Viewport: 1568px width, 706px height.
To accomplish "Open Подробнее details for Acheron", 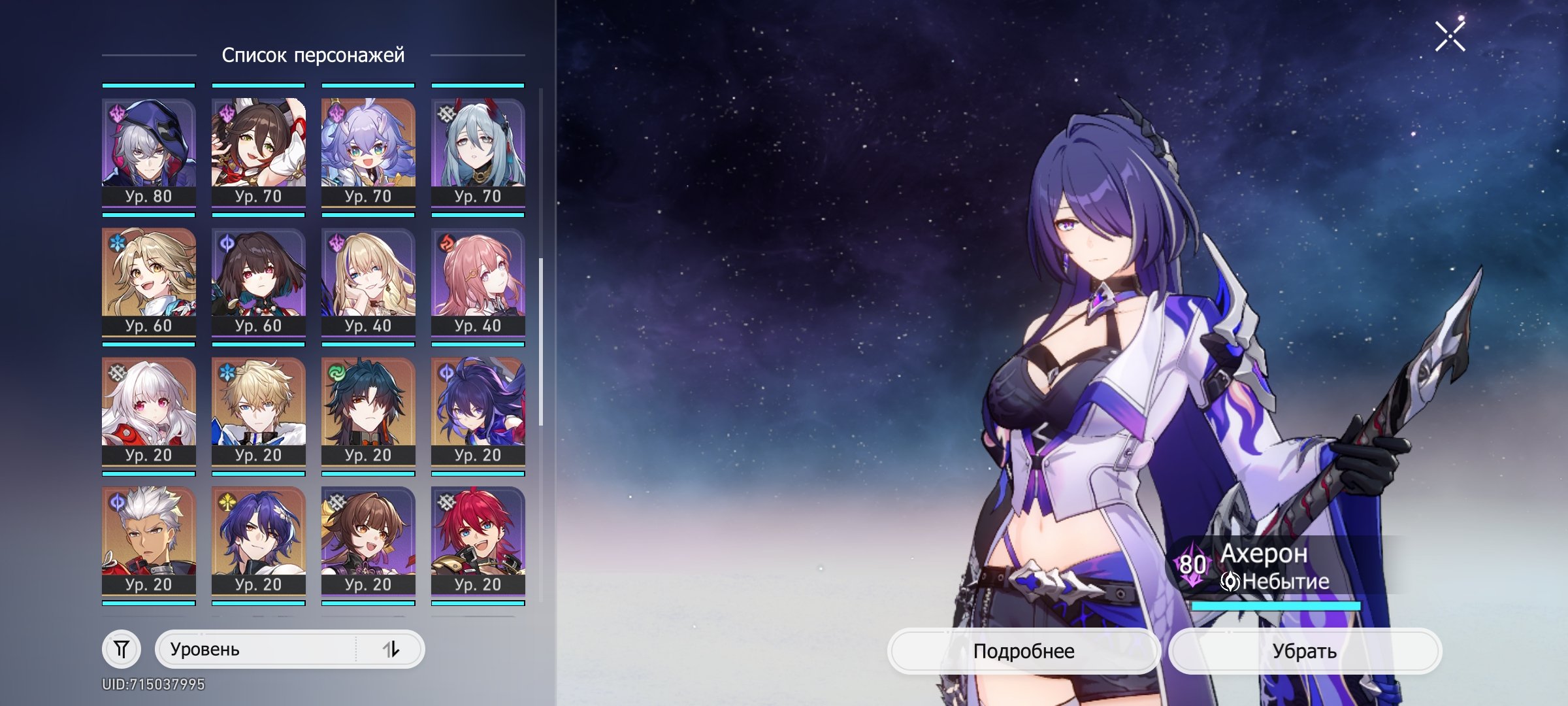I will pyautogui.click(x=1023, y=651).
